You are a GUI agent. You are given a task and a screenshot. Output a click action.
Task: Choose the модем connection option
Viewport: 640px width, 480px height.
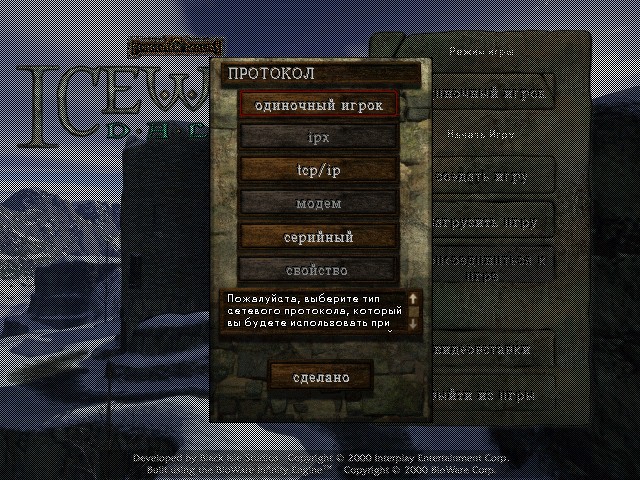coord(319,203)
